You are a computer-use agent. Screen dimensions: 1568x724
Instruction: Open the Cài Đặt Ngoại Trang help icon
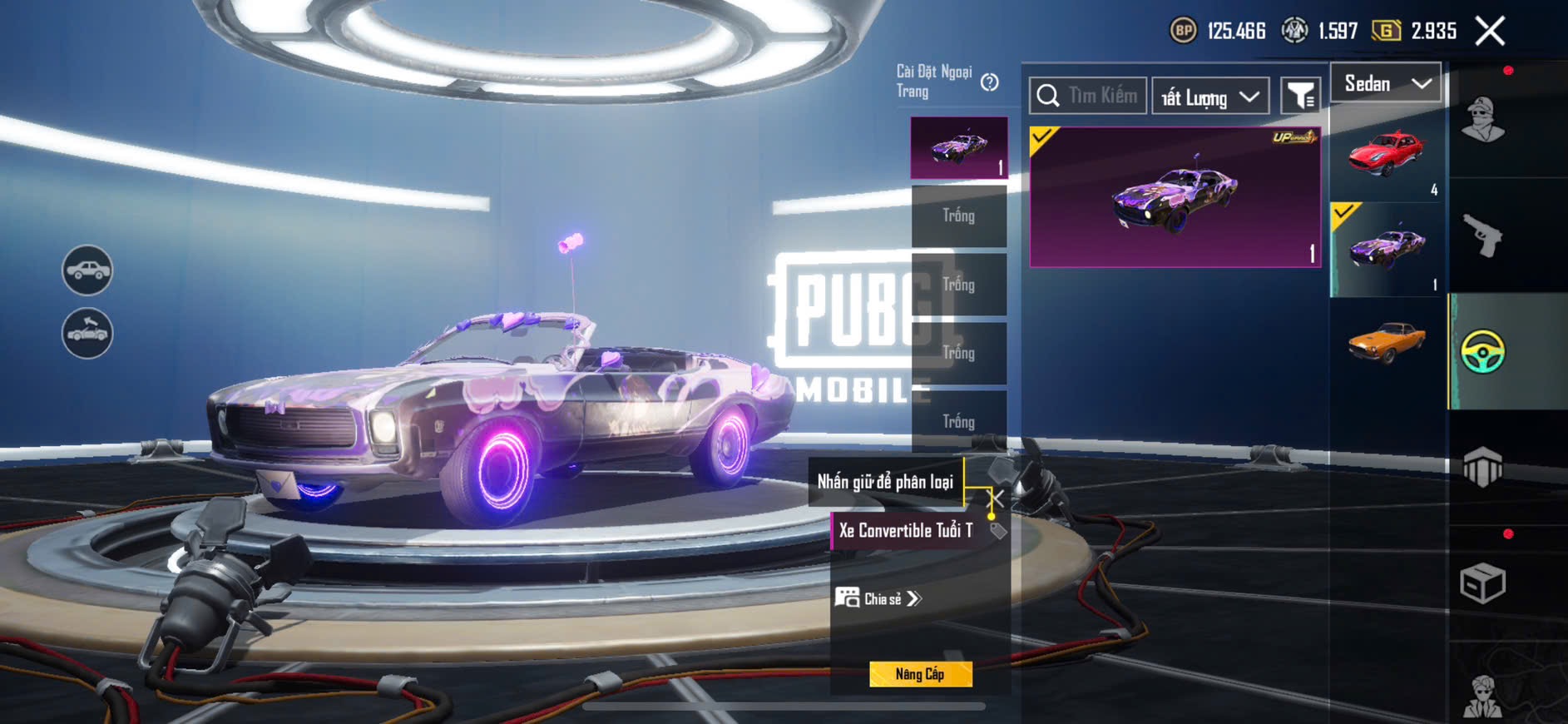(x=989, y=82)
